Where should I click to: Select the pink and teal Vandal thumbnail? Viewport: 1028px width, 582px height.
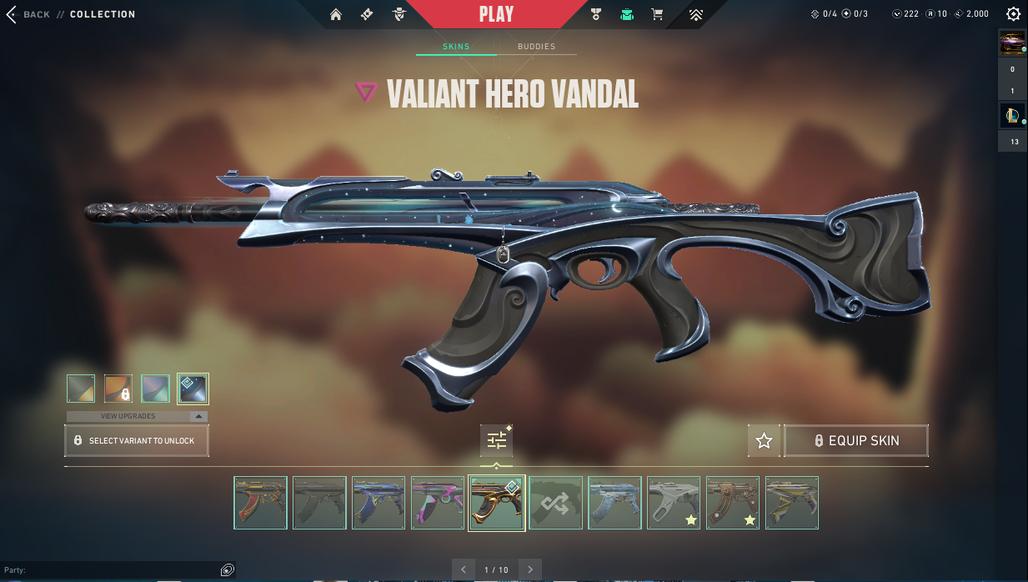point(438,503)
